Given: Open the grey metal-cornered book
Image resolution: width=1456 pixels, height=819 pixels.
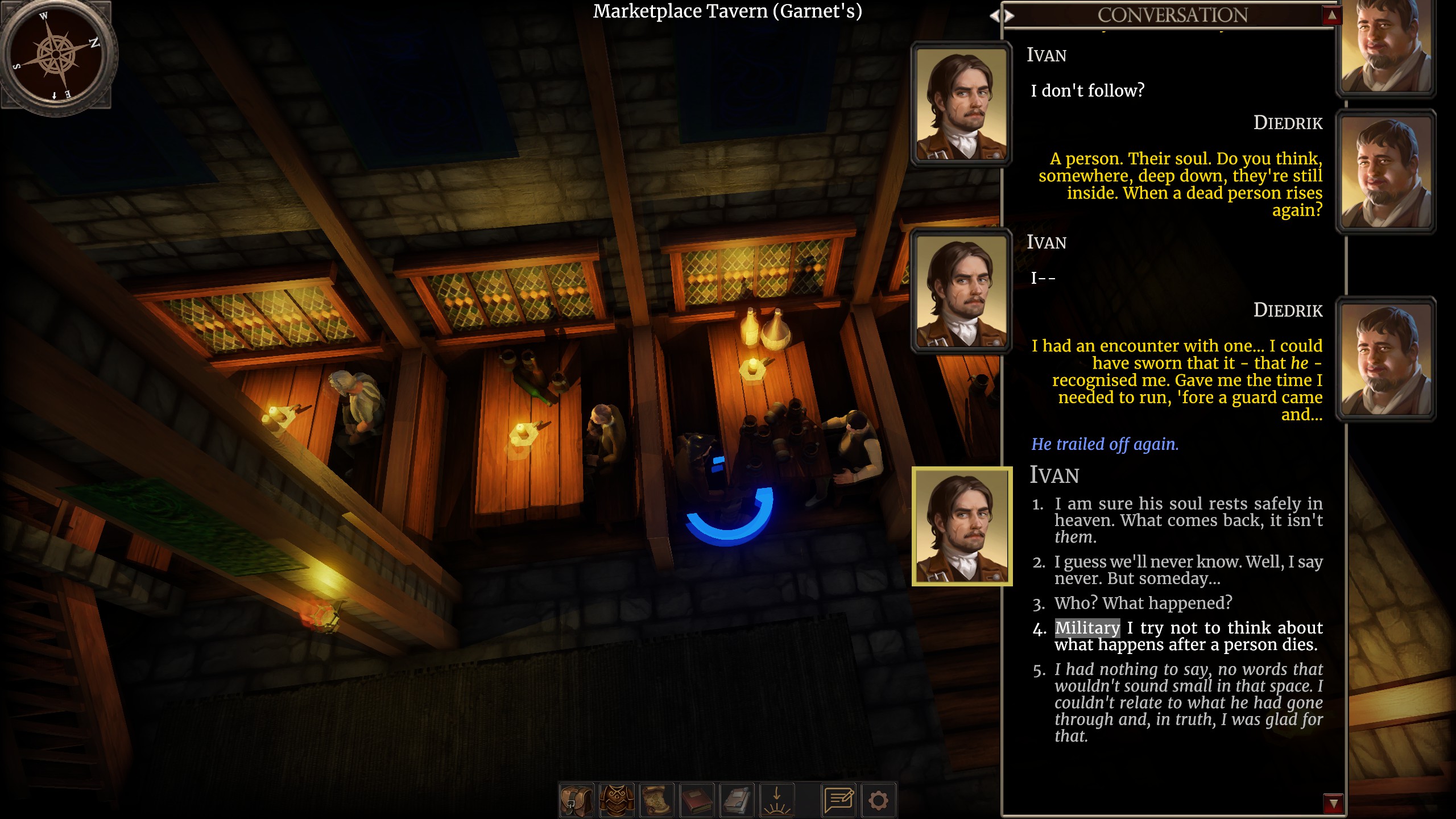Looking at the screenshot, I should click(737, 800).
